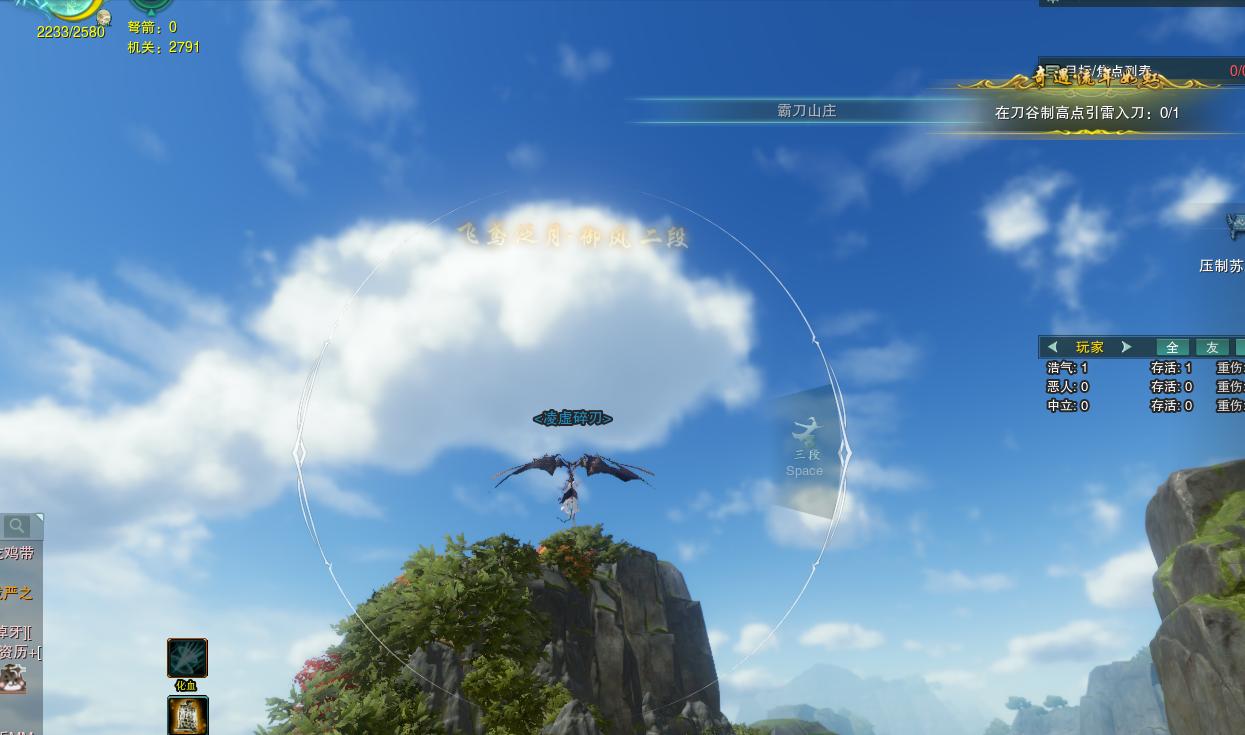Click the hamster emote in chat

(x=13, y=680)
